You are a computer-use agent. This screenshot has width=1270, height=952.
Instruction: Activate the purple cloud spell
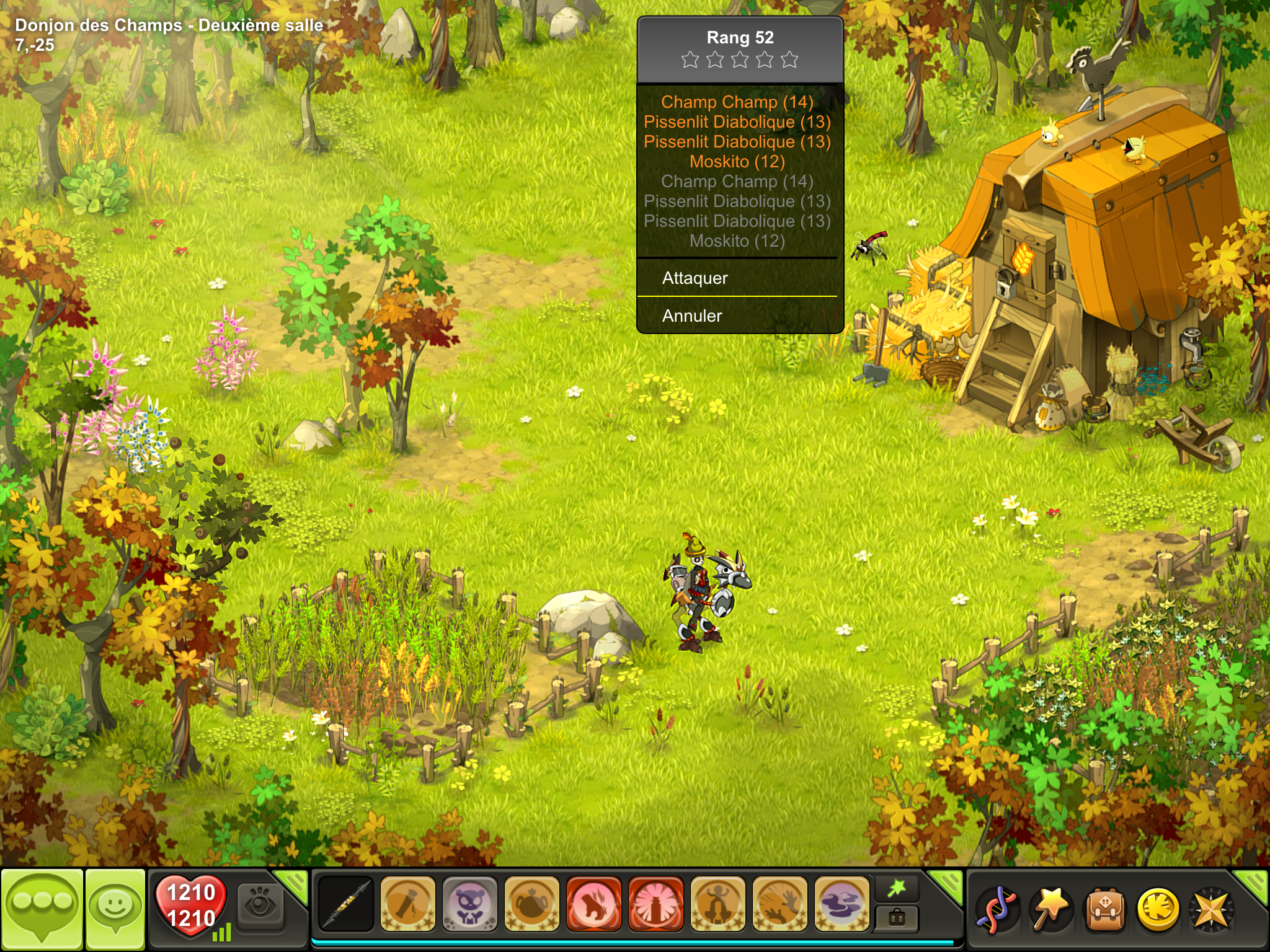pos(841,904)
